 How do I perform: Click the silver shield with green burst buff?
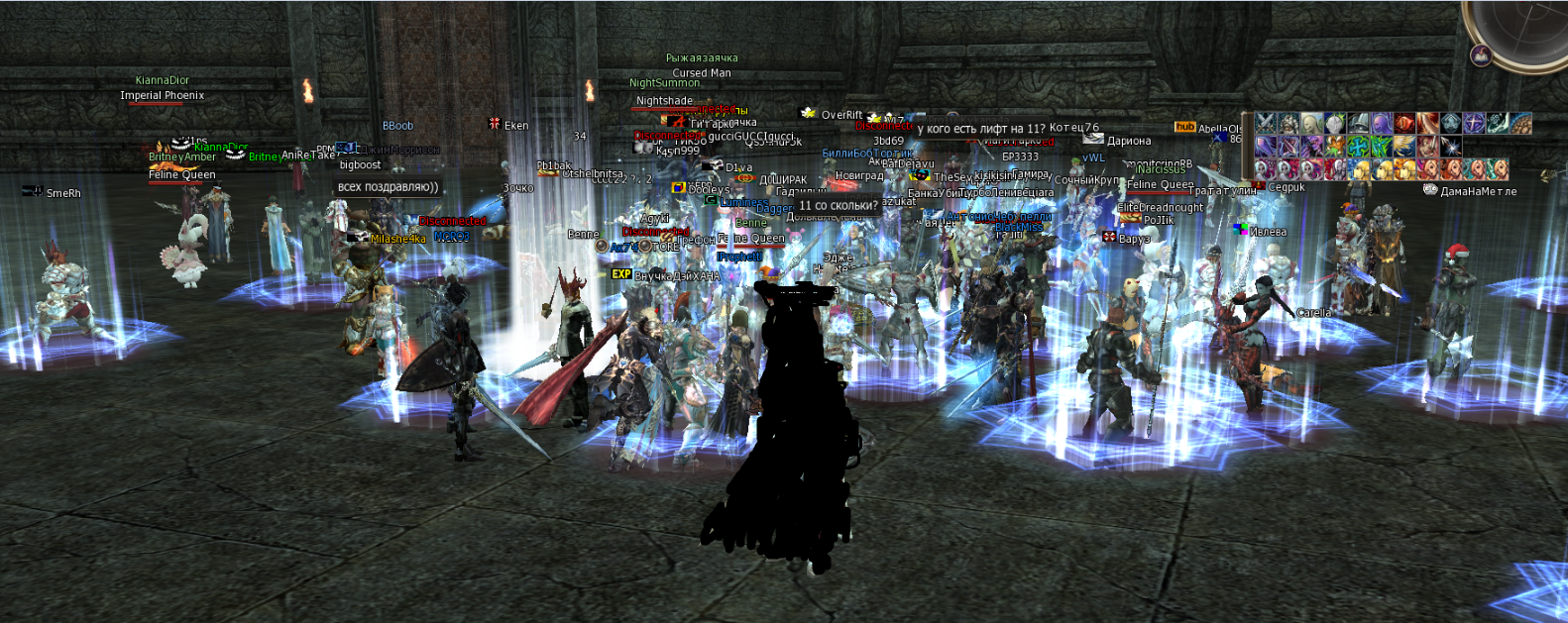pyautogui.click(x=1334, y=123)
